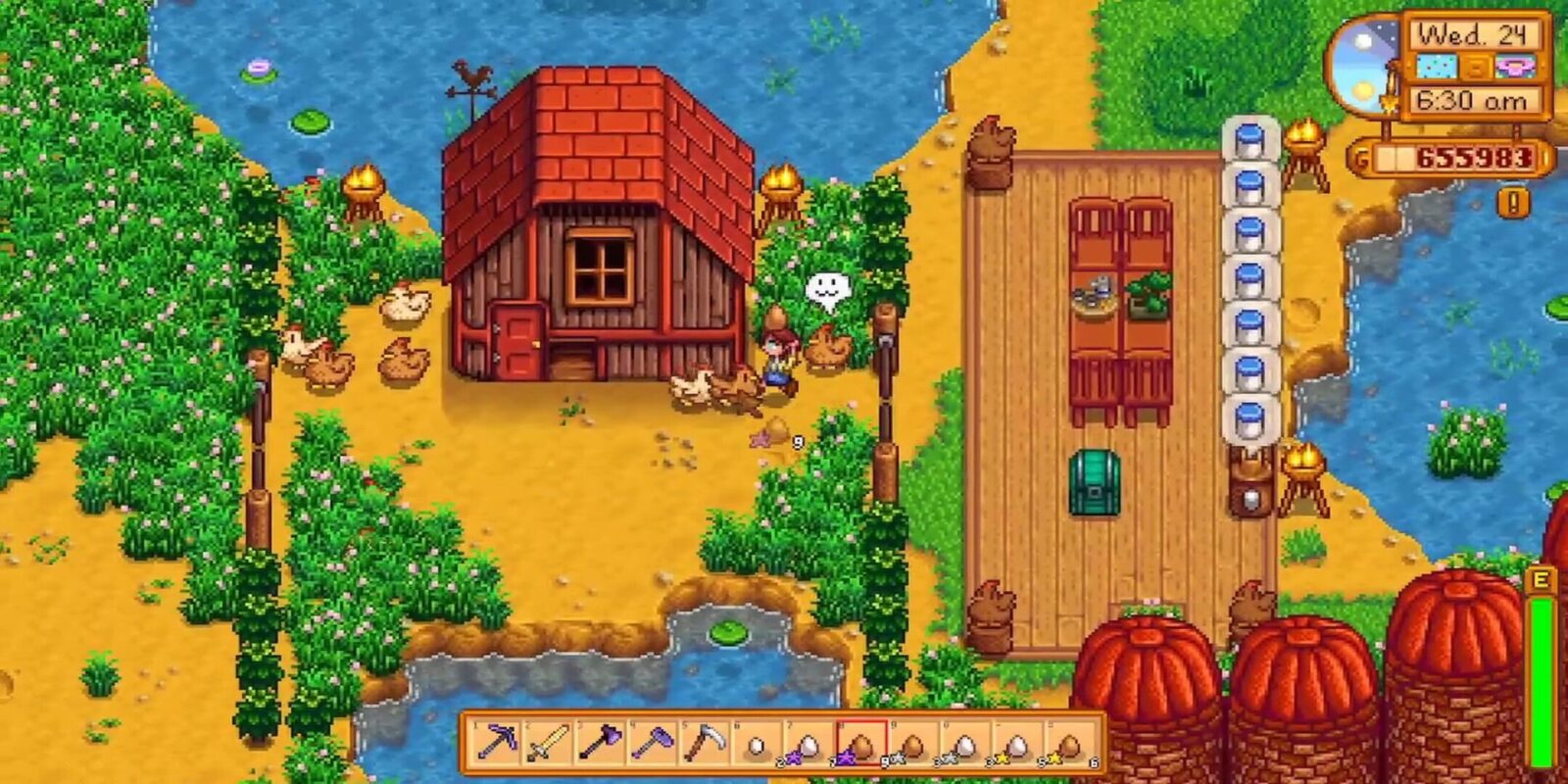This screenshot has width=1568, height=784.
Task: Select the purple hoe in slot four
Action: click(x=652, y=743)
